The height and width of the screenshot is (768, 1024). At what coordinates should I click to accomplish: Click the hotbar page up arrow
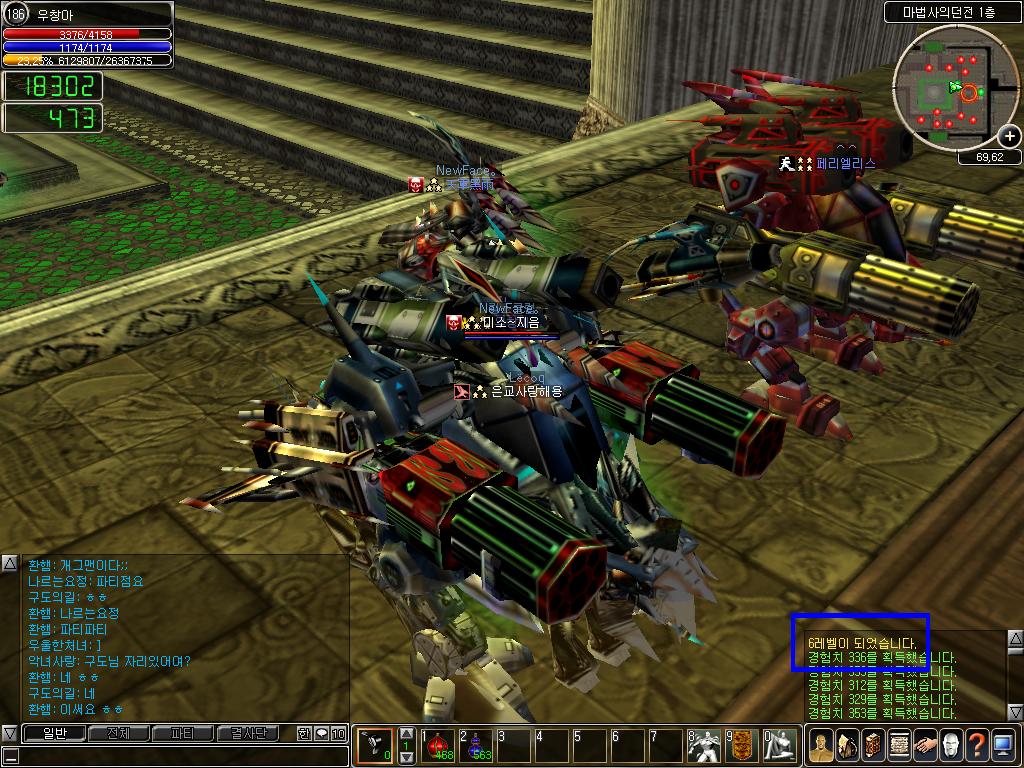pyautogui.click(x=406, y=734)
